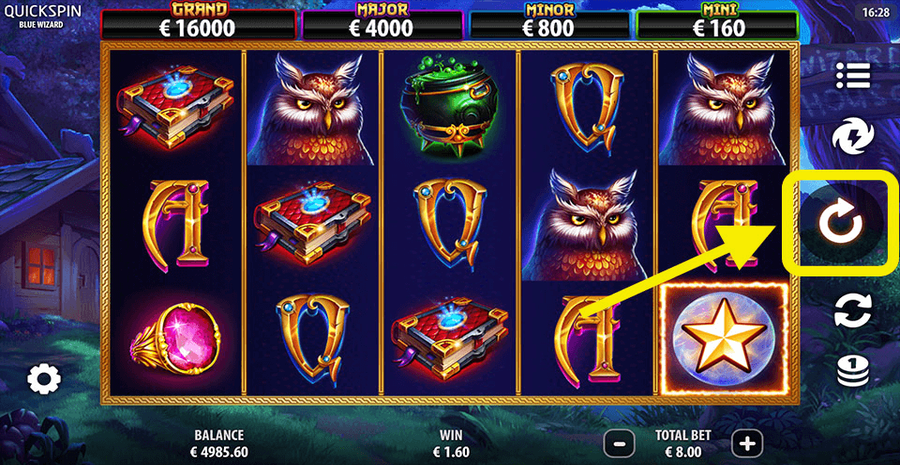The width and height of the screenshot is (900, 465).
Task: Increase total bet with the plus button
Action: pos(745,441)
